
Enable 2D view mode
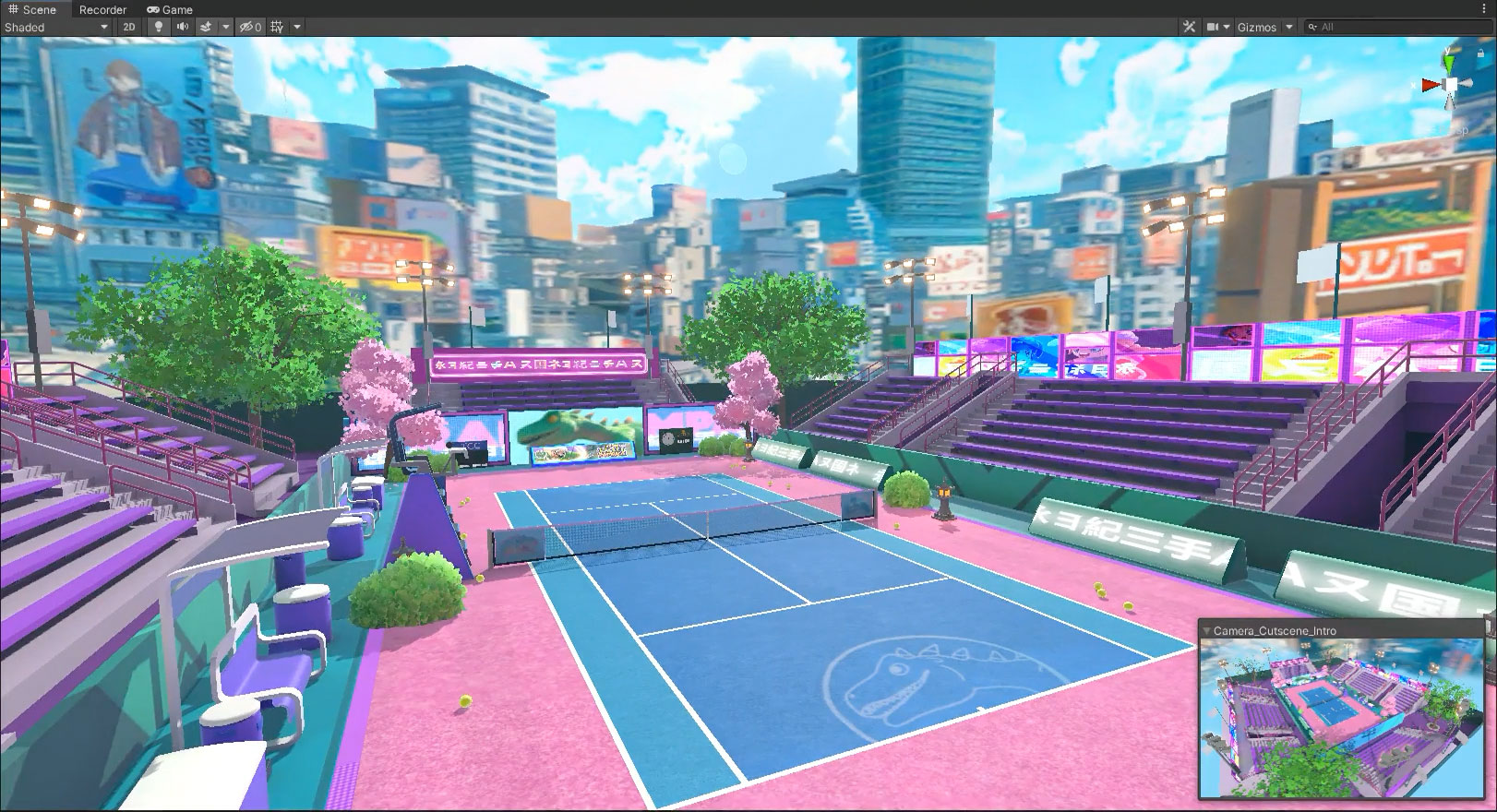pos(131,27)
